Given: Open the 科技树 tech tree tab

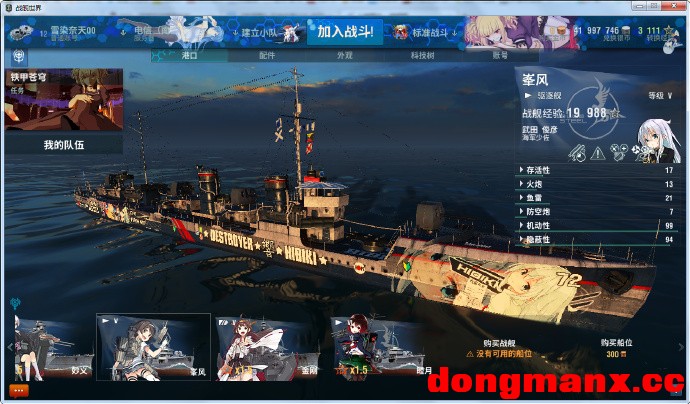Looking at the screenshot, I should (x=422, y=56).
